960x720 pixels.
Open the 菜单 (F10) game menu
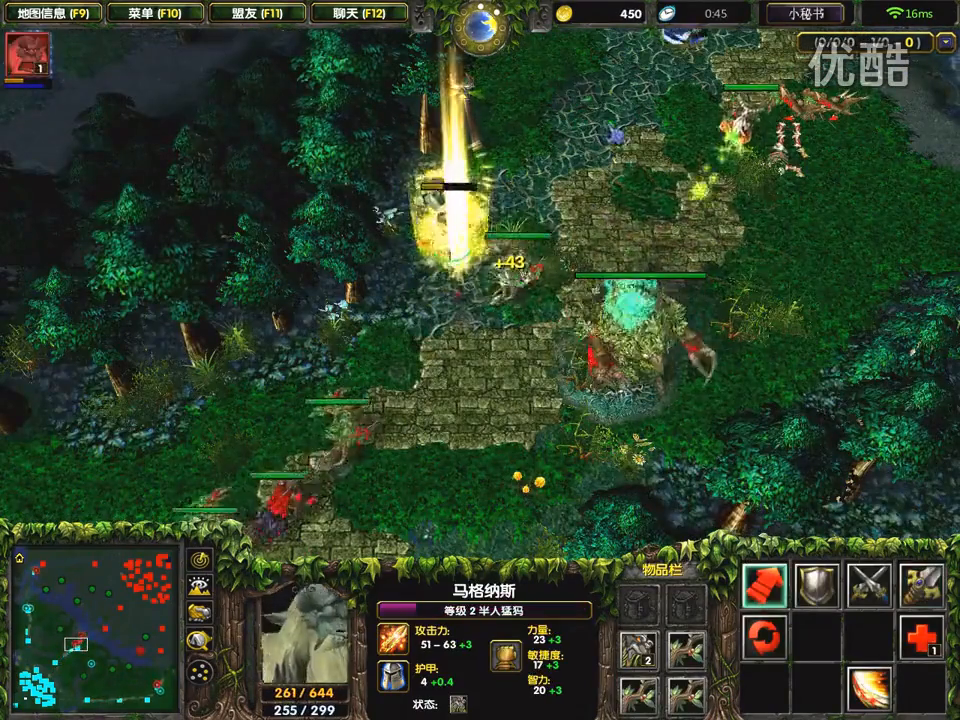154,14
